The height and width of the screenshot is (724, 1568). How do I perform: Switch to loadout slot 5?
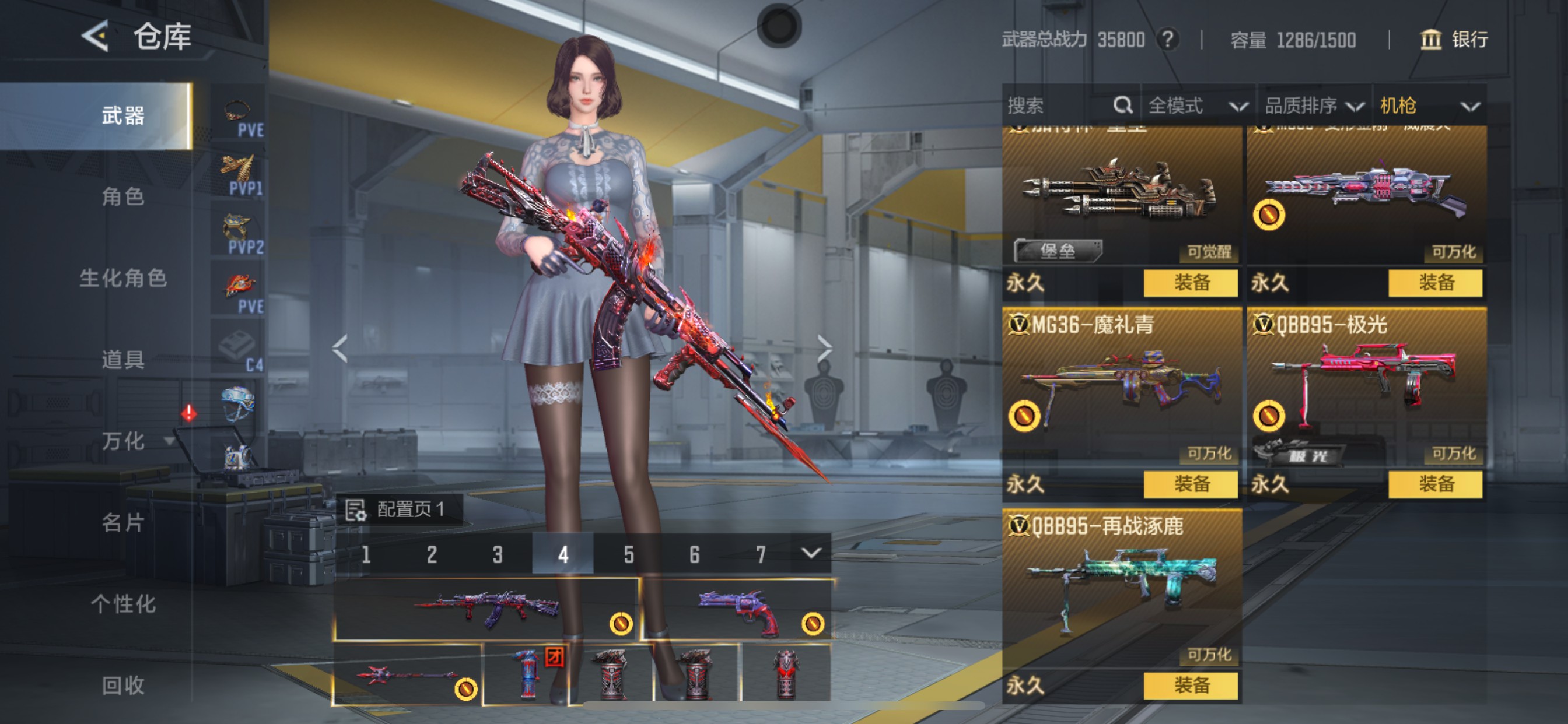629,554
